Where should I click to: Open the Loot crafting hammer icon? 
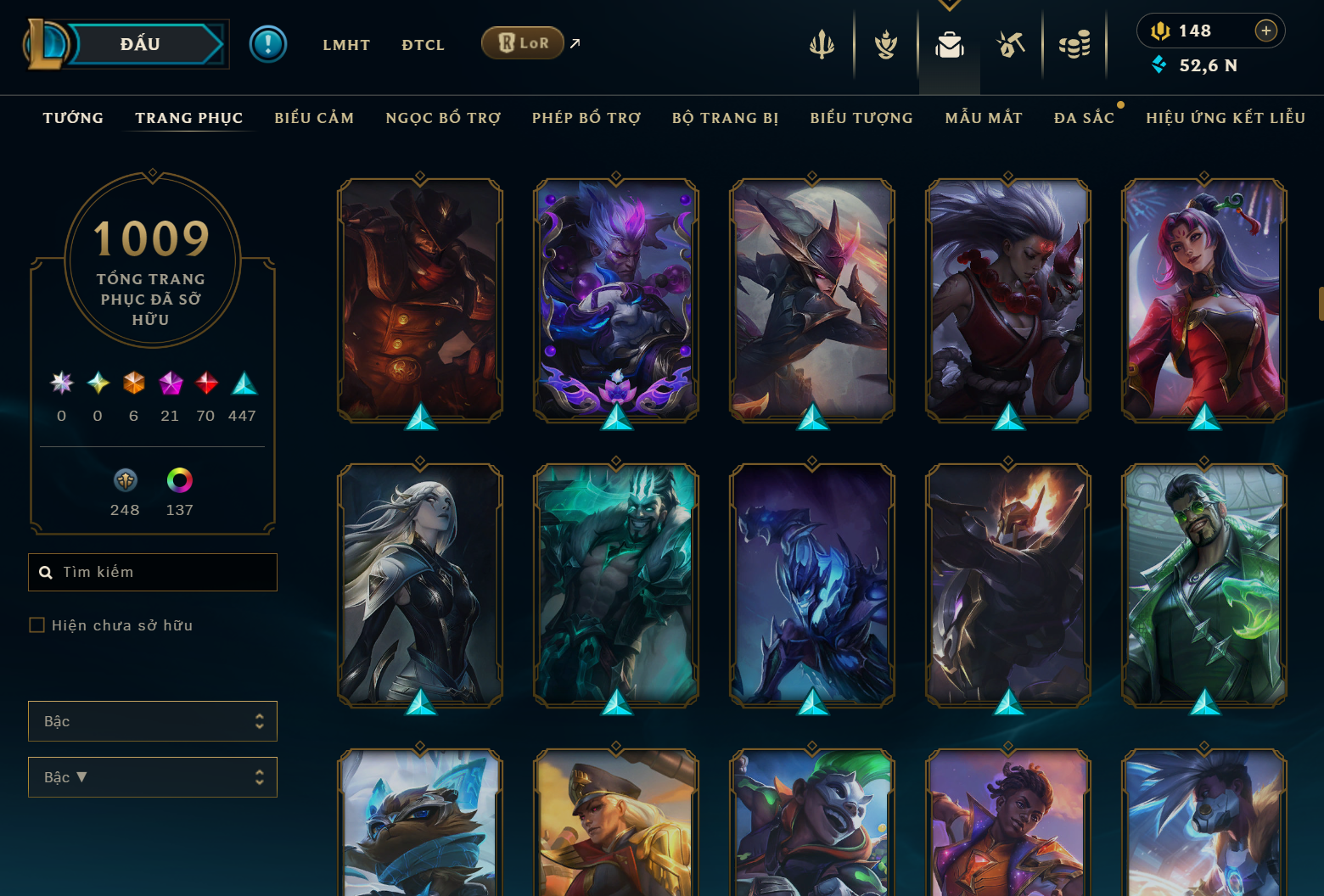(x=1012, y=47)
